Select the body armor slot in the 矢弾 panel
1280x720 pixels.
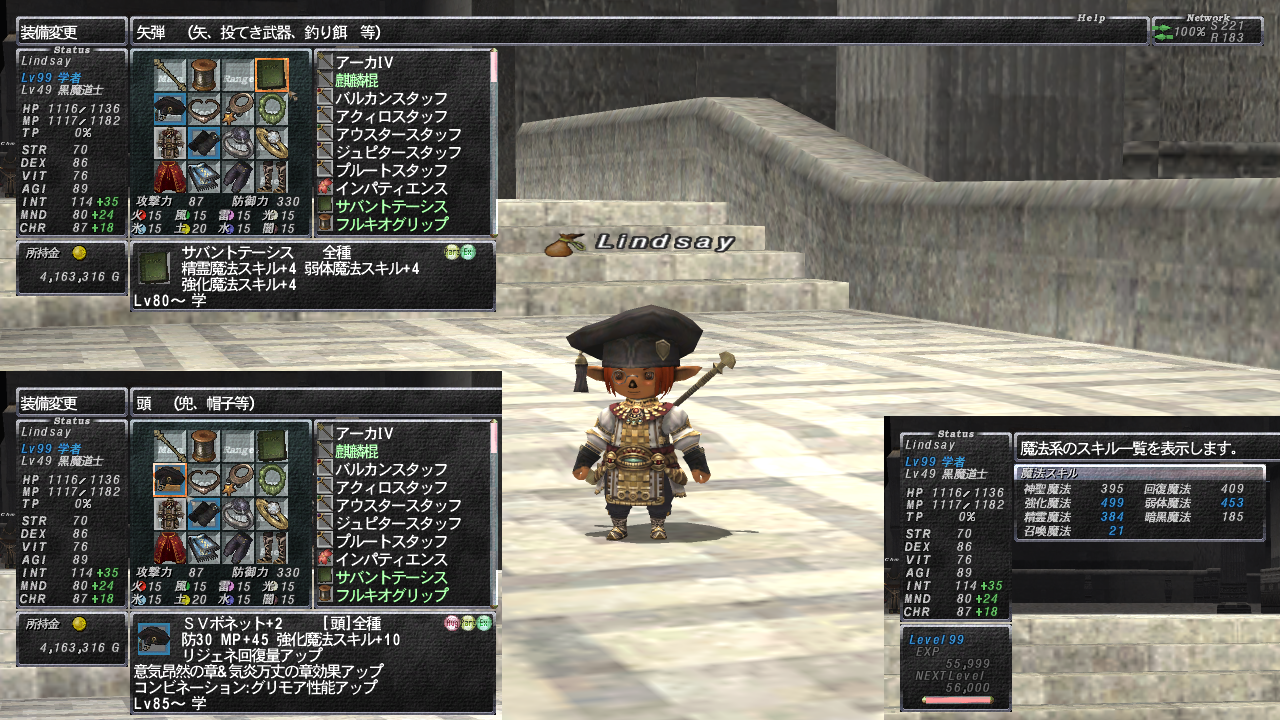pyautogui.click(x=170, y=143)
